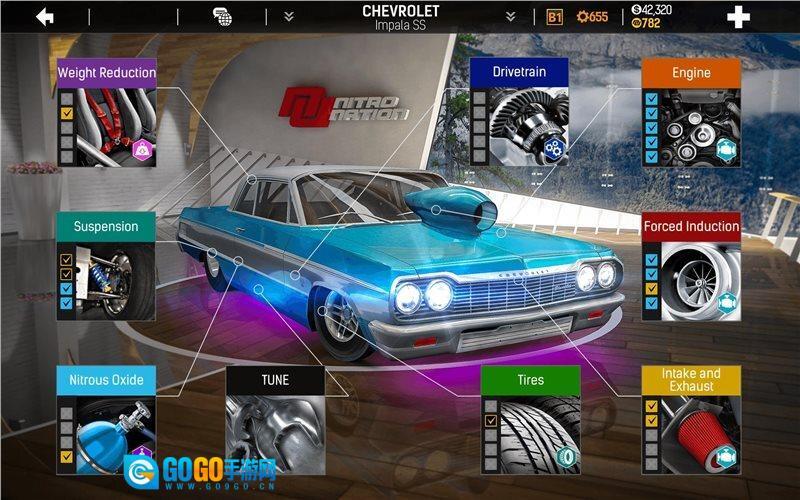Open Forced Induction upgrades
The width and height of the screenshot is (800, 500).
[x=691, y=266]
